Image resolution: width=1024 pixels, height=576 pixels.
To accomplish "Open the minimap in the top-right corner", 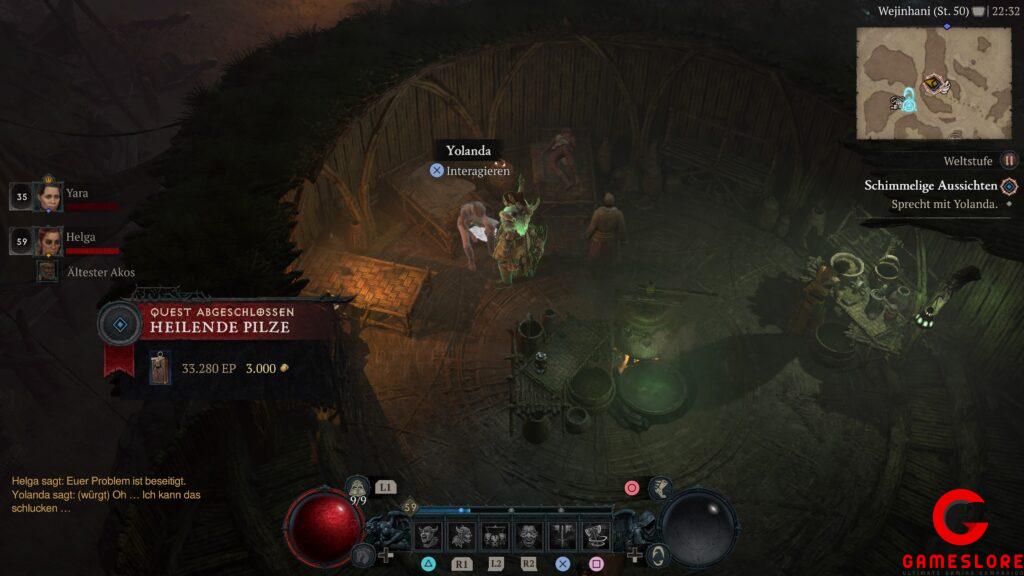I will 934,83.
